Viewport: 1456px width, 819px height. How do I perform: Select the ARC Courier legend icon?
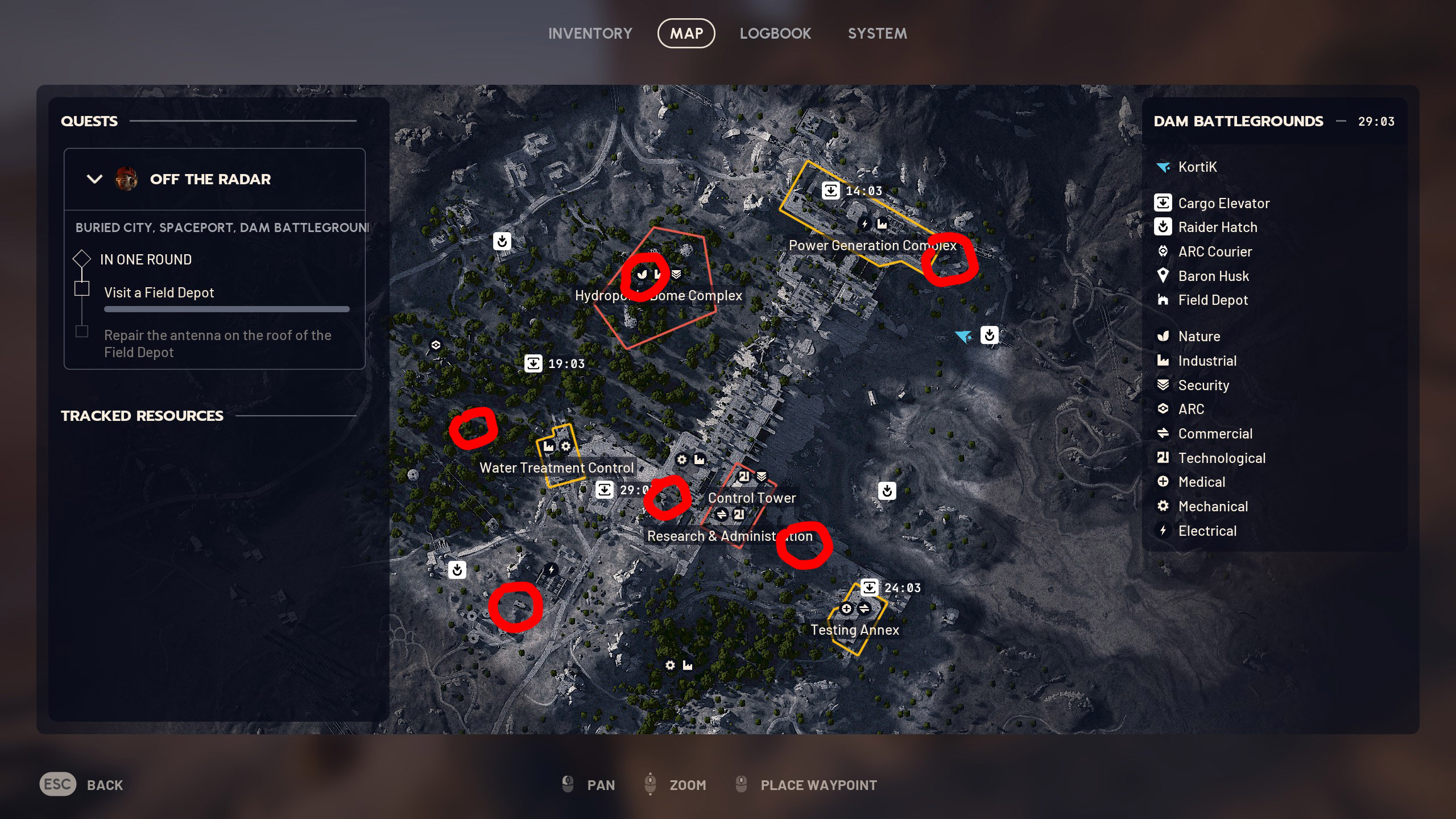1163,251
